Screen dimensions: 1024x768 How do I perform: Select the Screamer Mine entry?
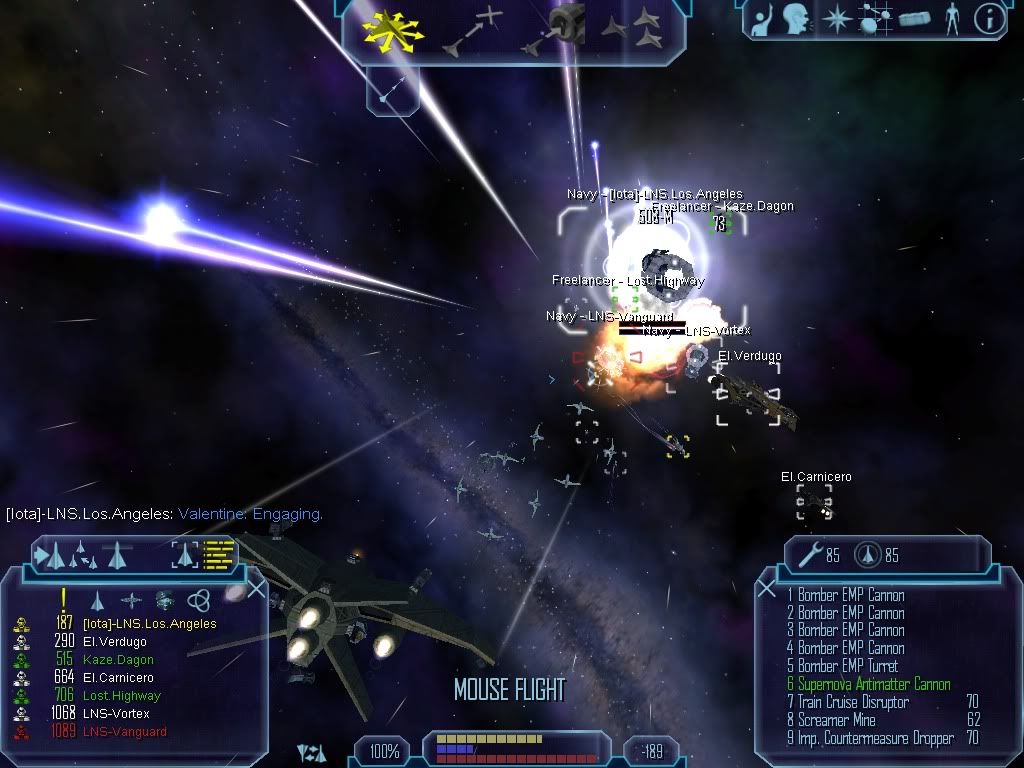coord(836,721)
